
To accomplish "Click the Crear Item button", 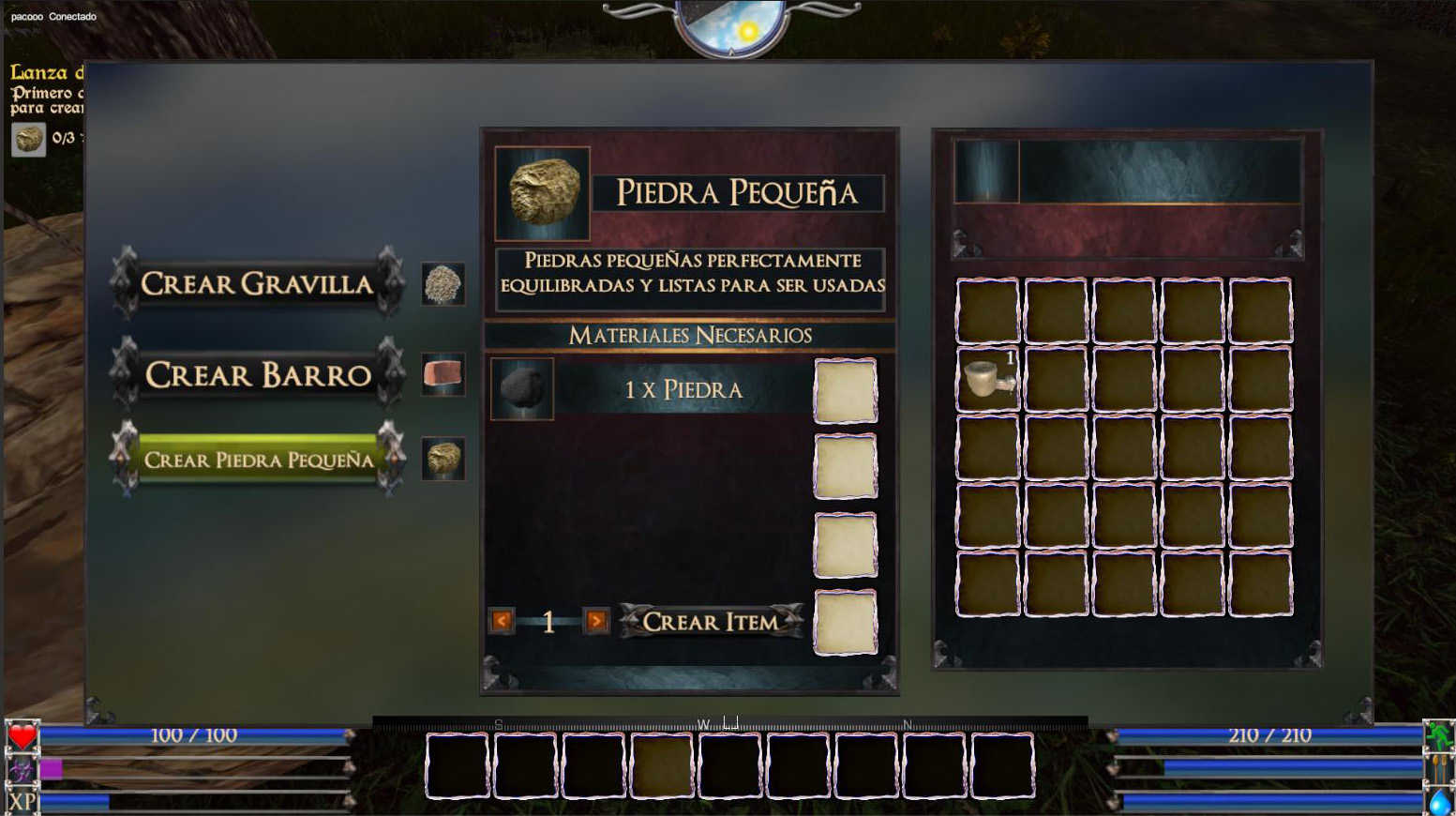I will coord(711,621).
